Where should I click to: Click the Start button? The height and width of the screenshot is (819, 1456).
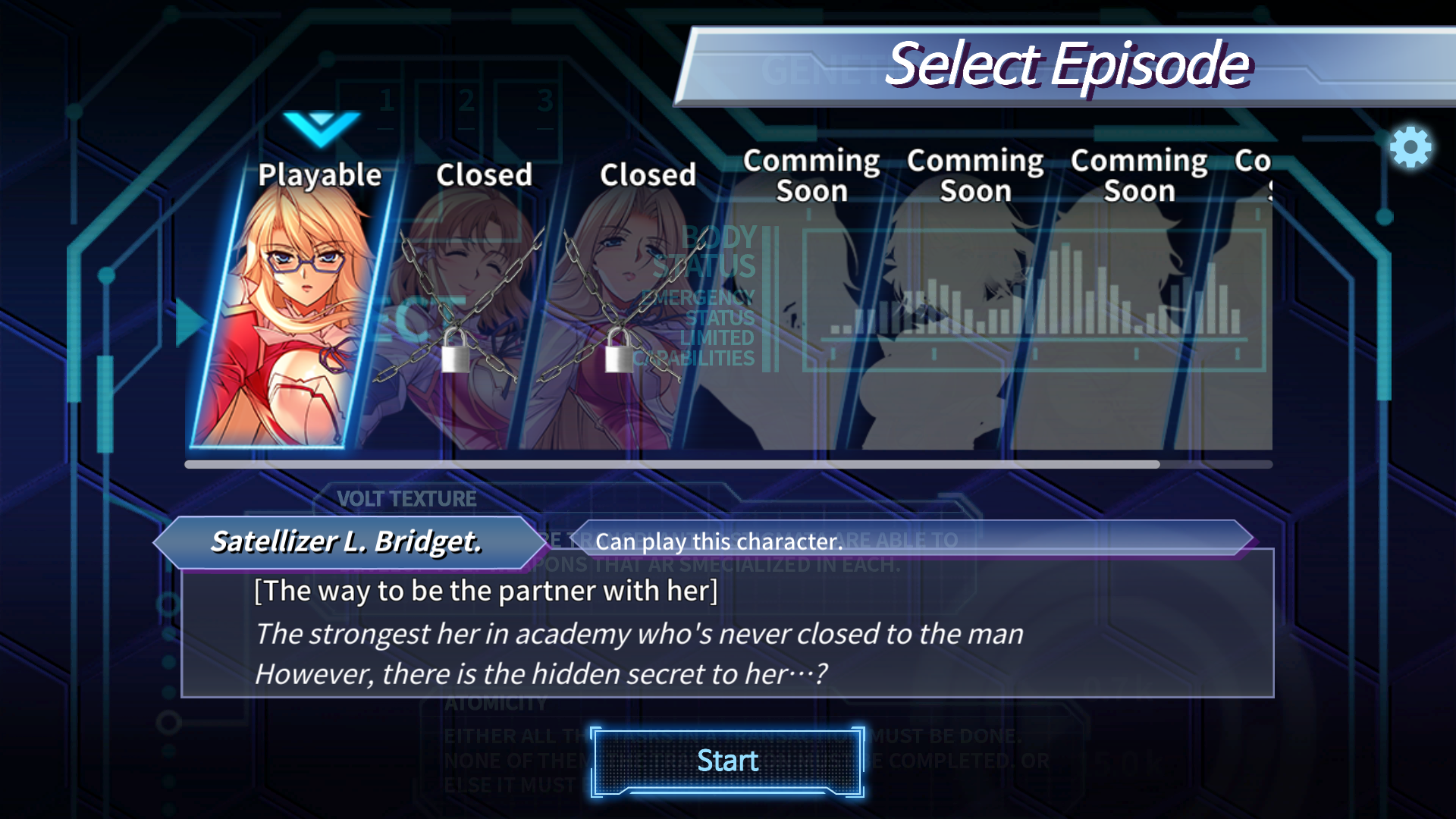(x=727, y=761)
